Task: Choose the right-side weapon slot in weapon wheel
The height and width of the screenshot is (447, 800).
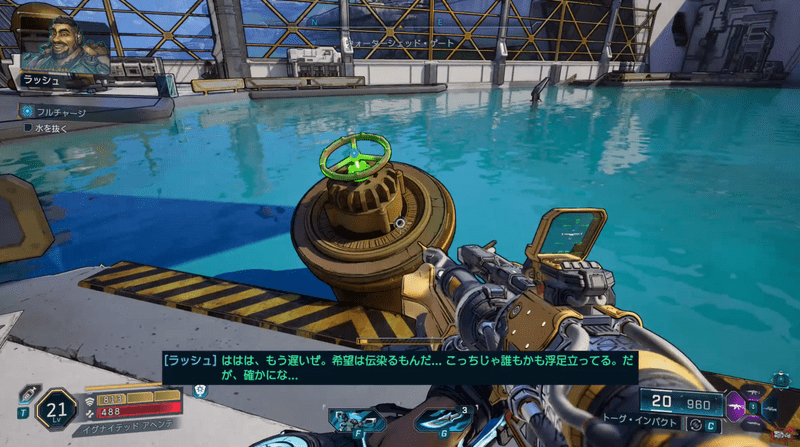Action: pos(771,407)
